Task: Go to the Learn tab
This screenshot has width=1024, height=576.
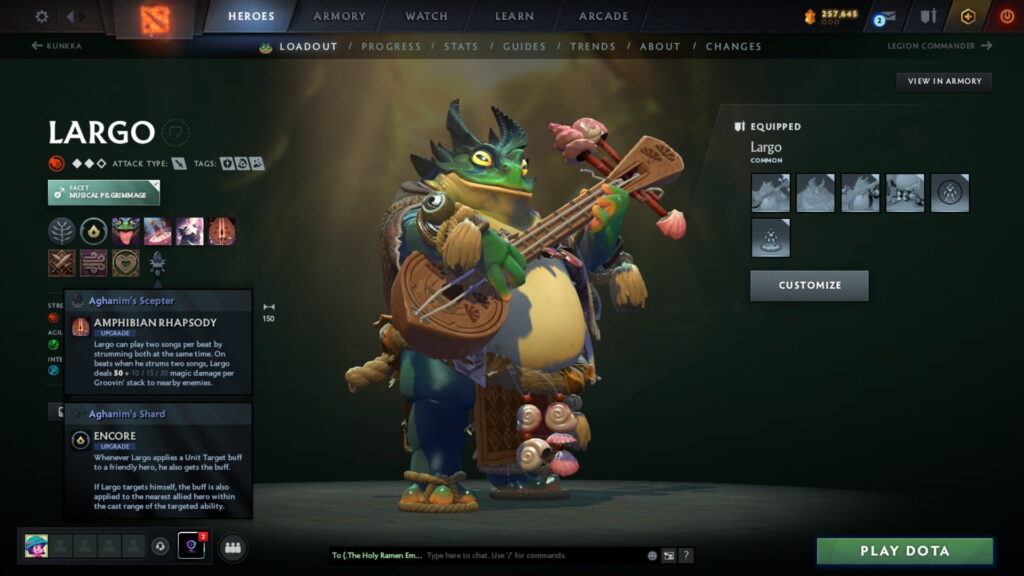Action: coord(512,16)
